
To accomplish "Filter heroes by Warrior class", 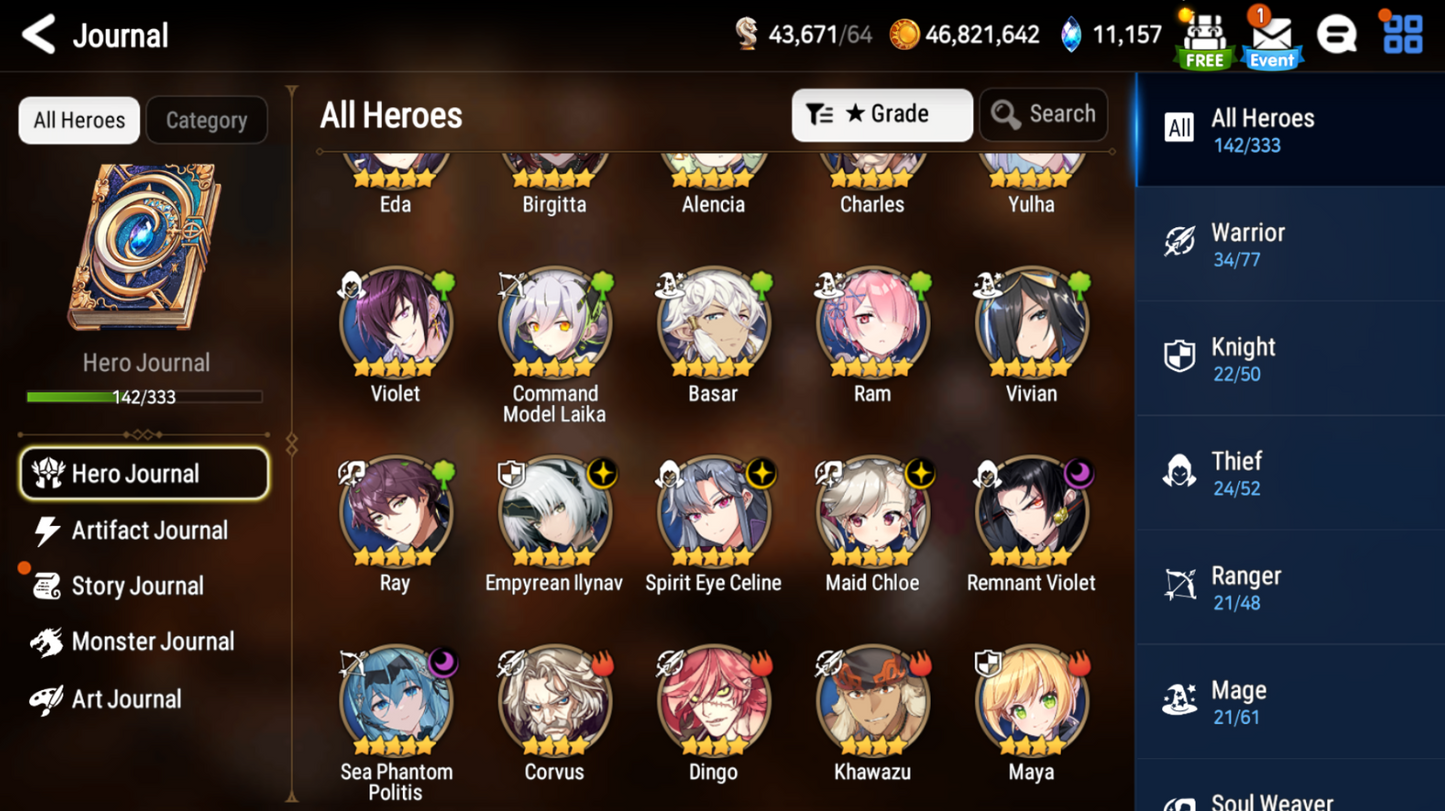I will point(1289,244).
